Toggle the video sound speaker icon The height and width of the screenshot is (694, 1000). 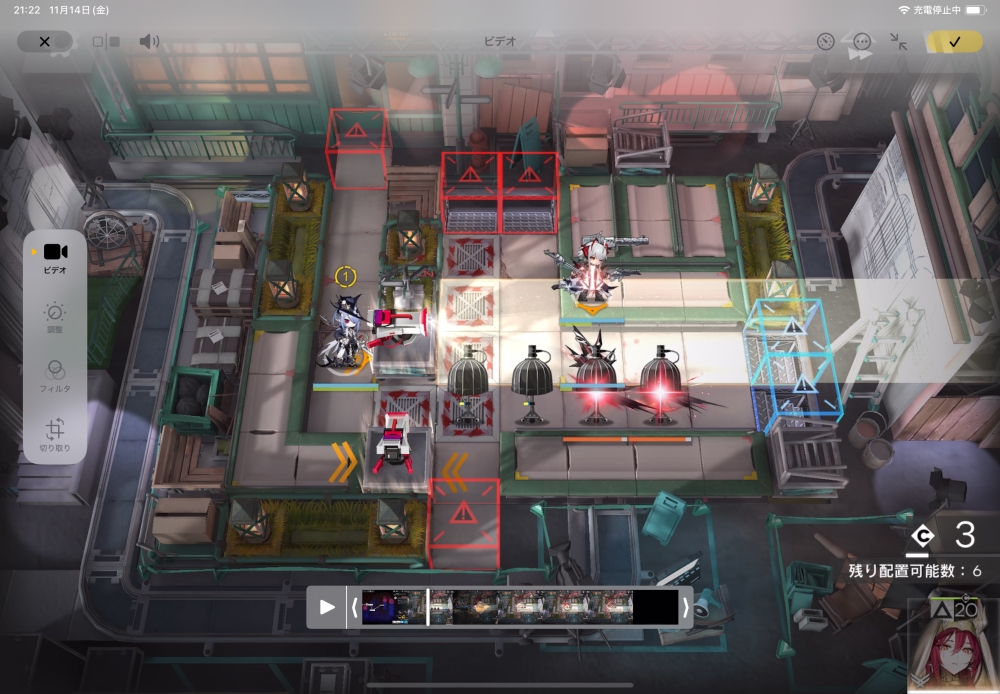pyautogui.click(x=149, y=41)
